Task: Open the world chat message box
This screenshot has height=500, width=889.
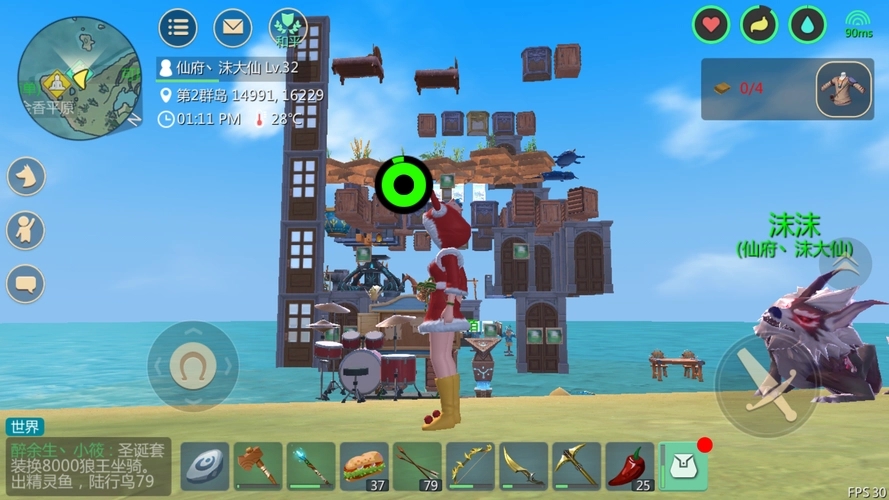Action: point(88,463)
